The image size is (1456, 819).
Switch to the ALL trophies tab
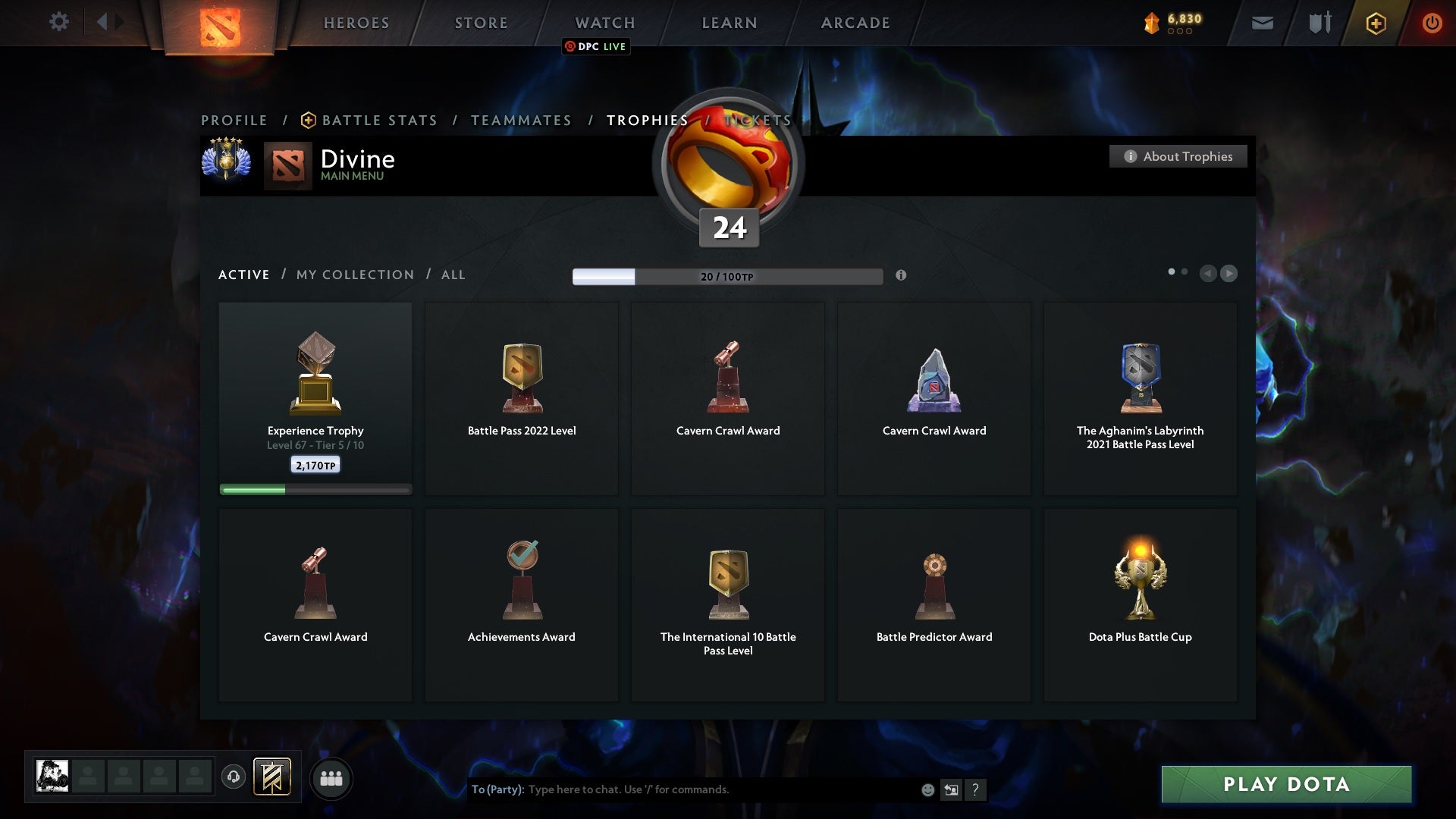[x=453, y=275]
